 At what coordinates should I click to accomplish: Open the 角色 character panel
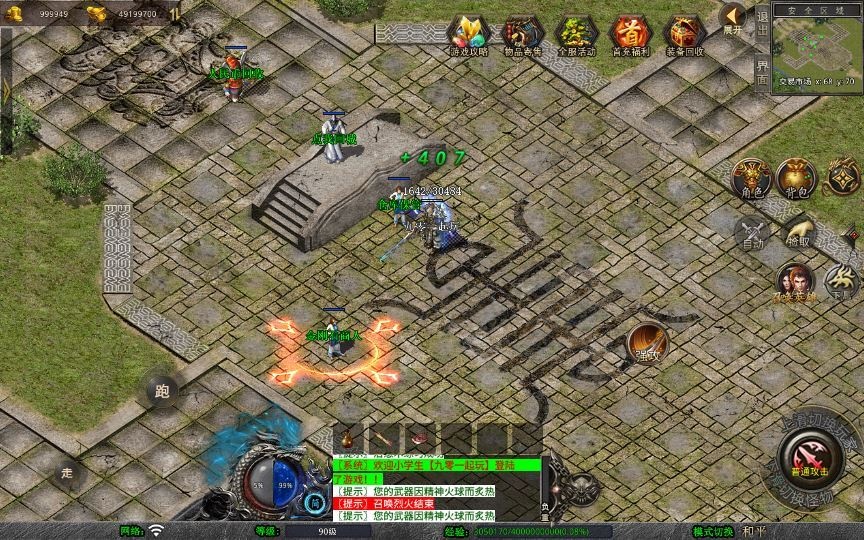750,178
